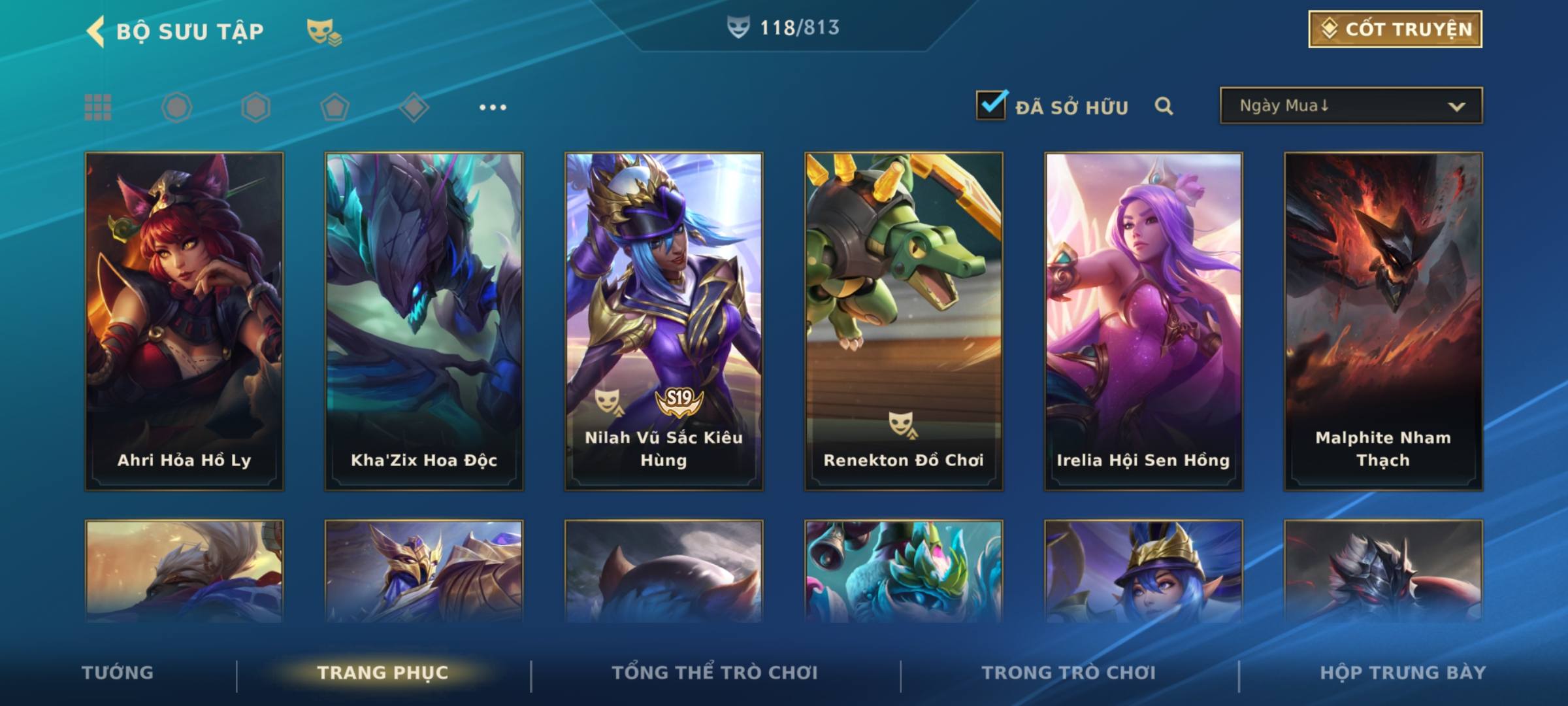1568x706 pixels.
Task: Select the grid all-skins filter icon
Action: coord(98,107)
